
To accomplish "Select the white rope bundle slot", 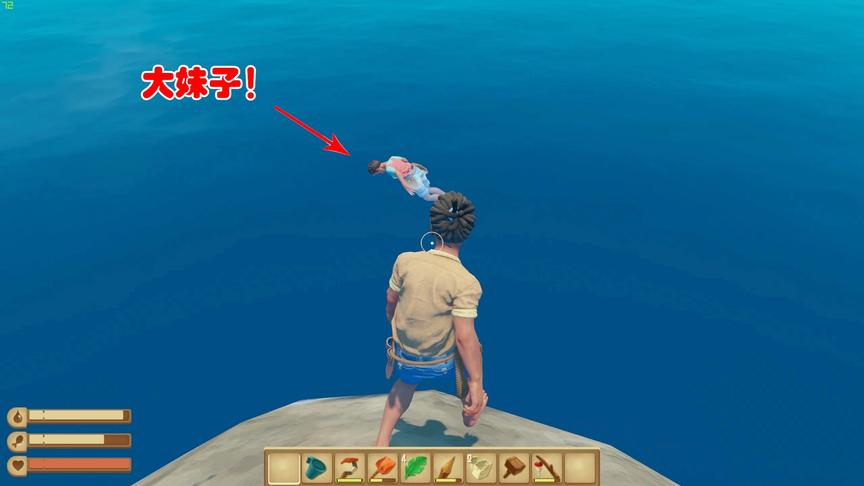I will point(481,467).
